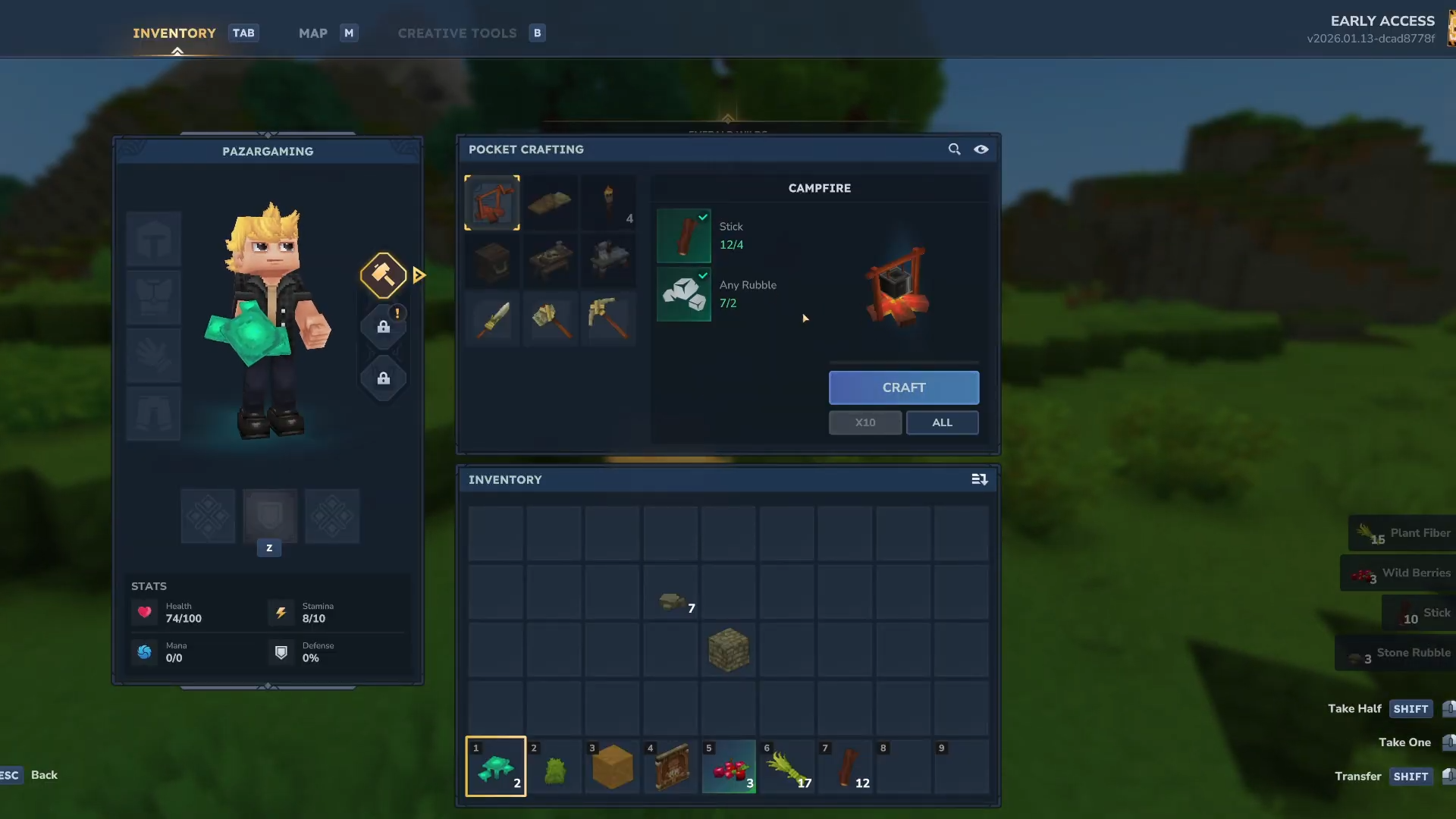Click the hammer crafting icon beside character
Screen dimensions: 1456x819
pos(384,275)
